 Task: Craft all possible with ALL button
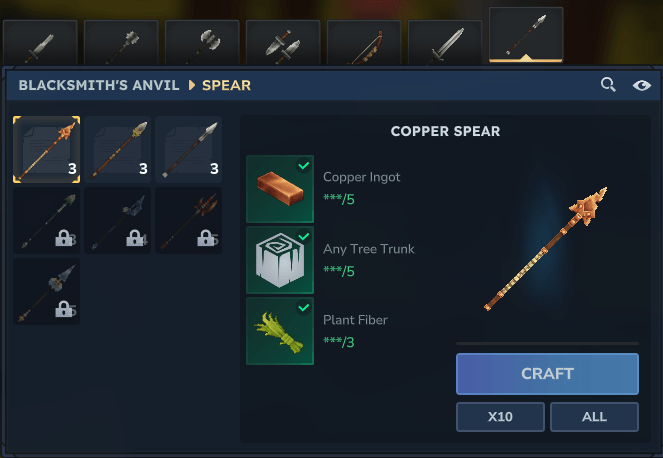point(594,416)
